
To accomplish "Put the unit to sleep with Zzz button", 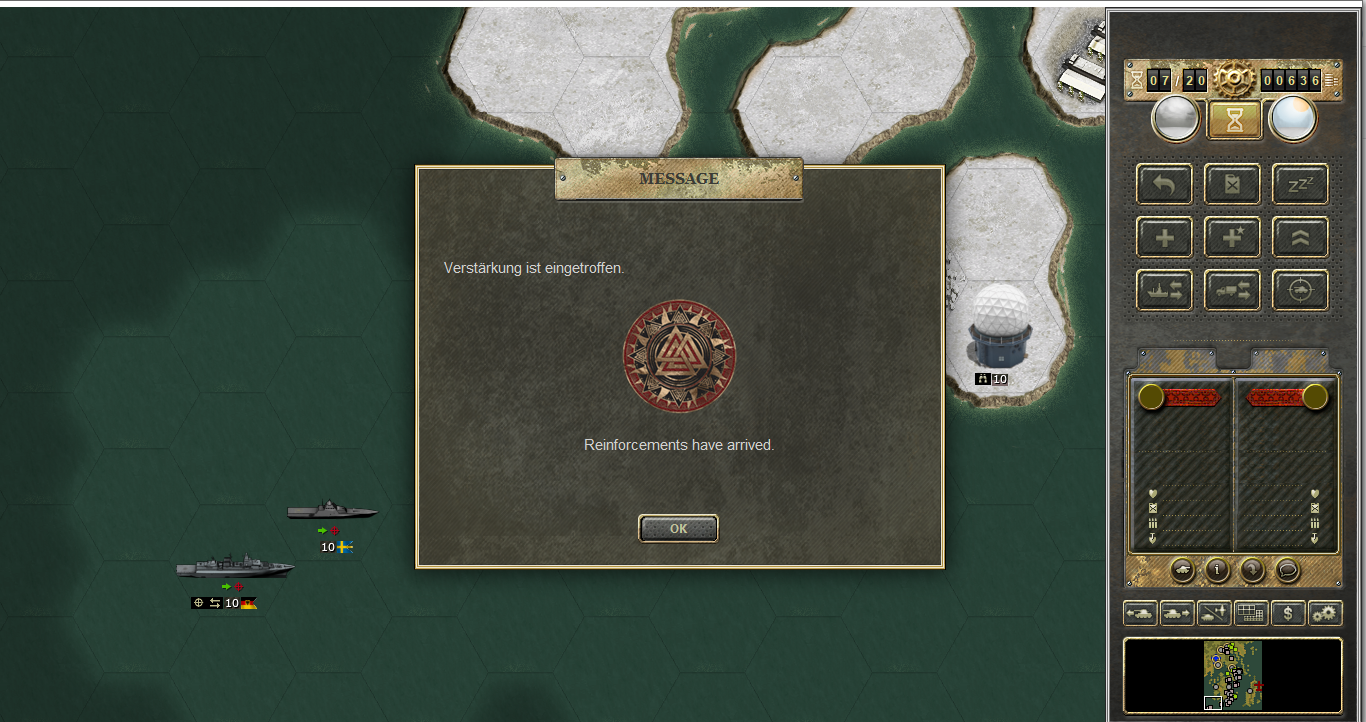I will (x=1300, y=184).
